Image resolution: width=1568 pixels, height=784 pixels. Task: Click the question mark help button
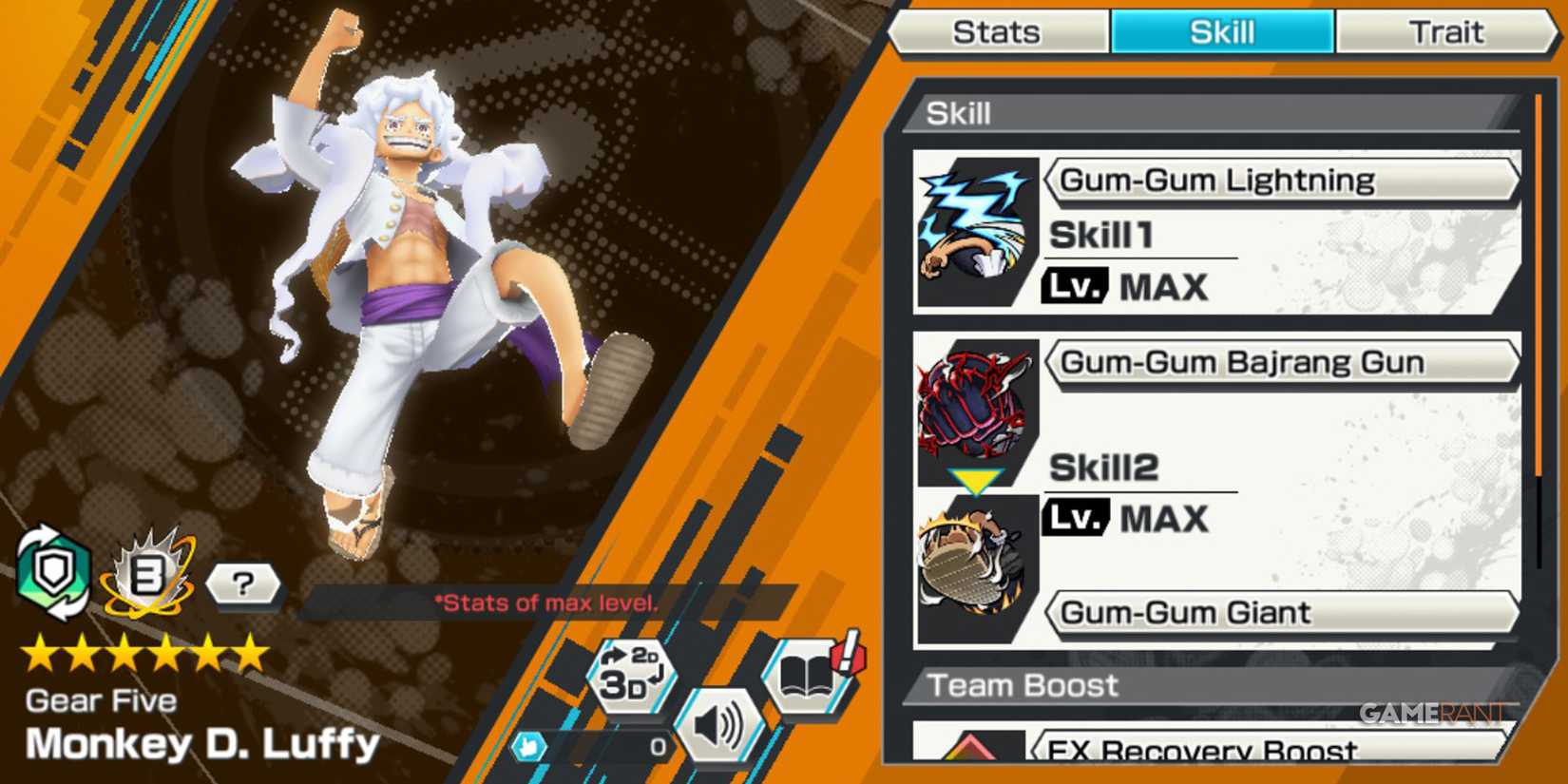(244, 584)
